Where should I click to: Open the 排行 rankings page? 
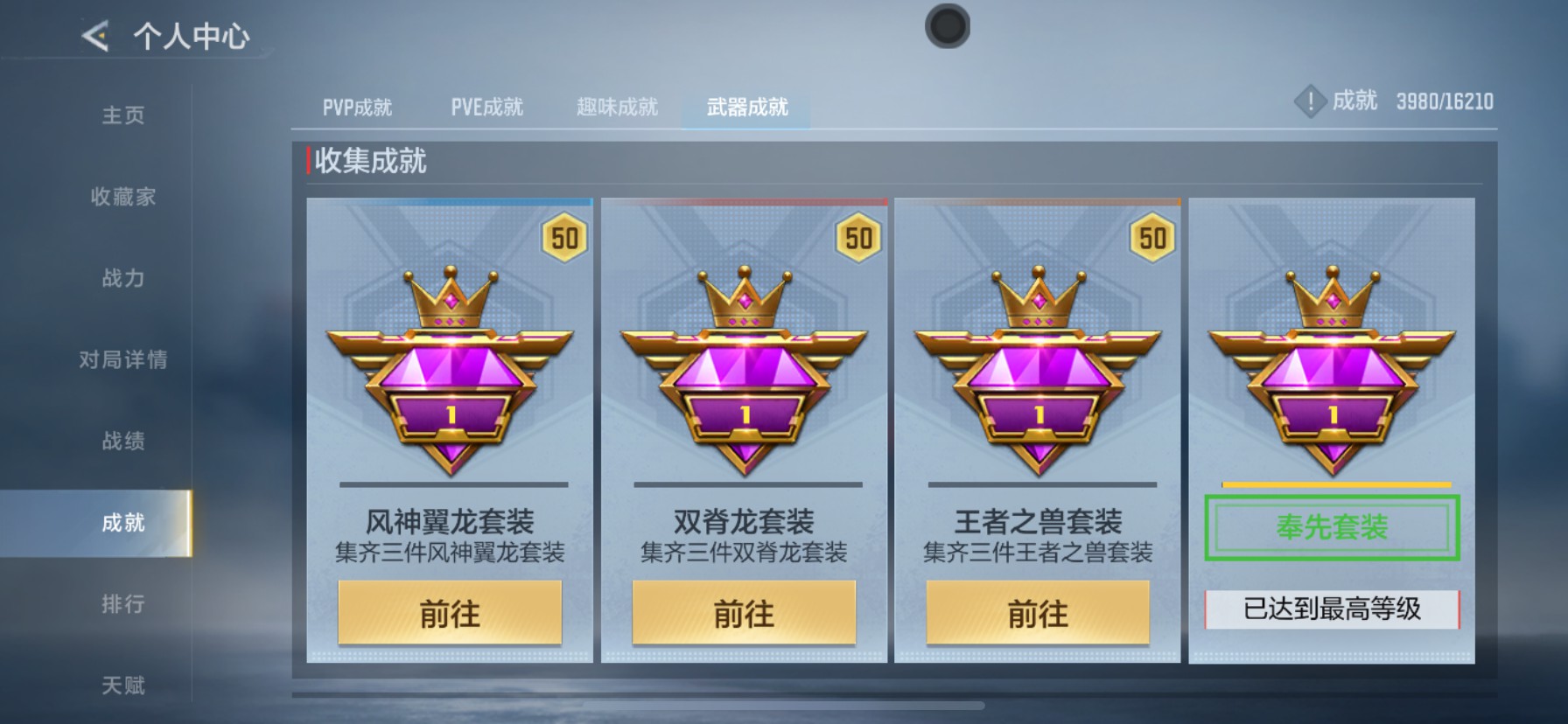pos(122,604)
